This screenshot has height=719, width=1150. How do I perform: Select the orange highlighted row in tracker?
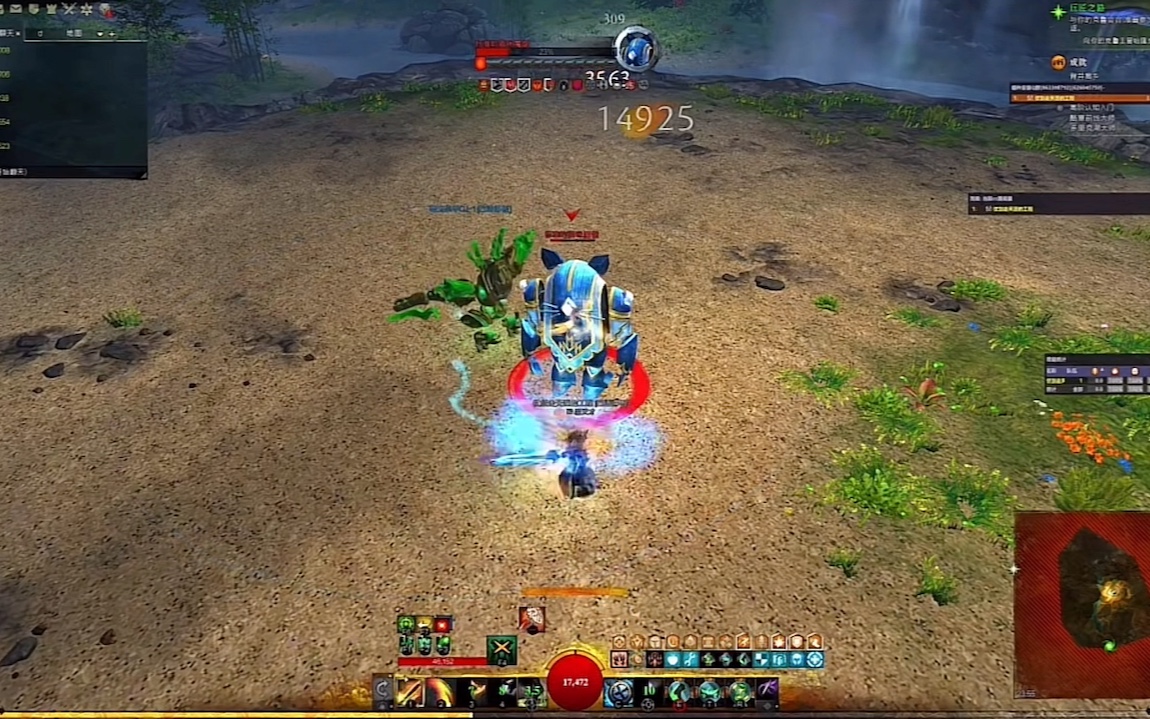pyautogui.click(x=1080, y=98)
